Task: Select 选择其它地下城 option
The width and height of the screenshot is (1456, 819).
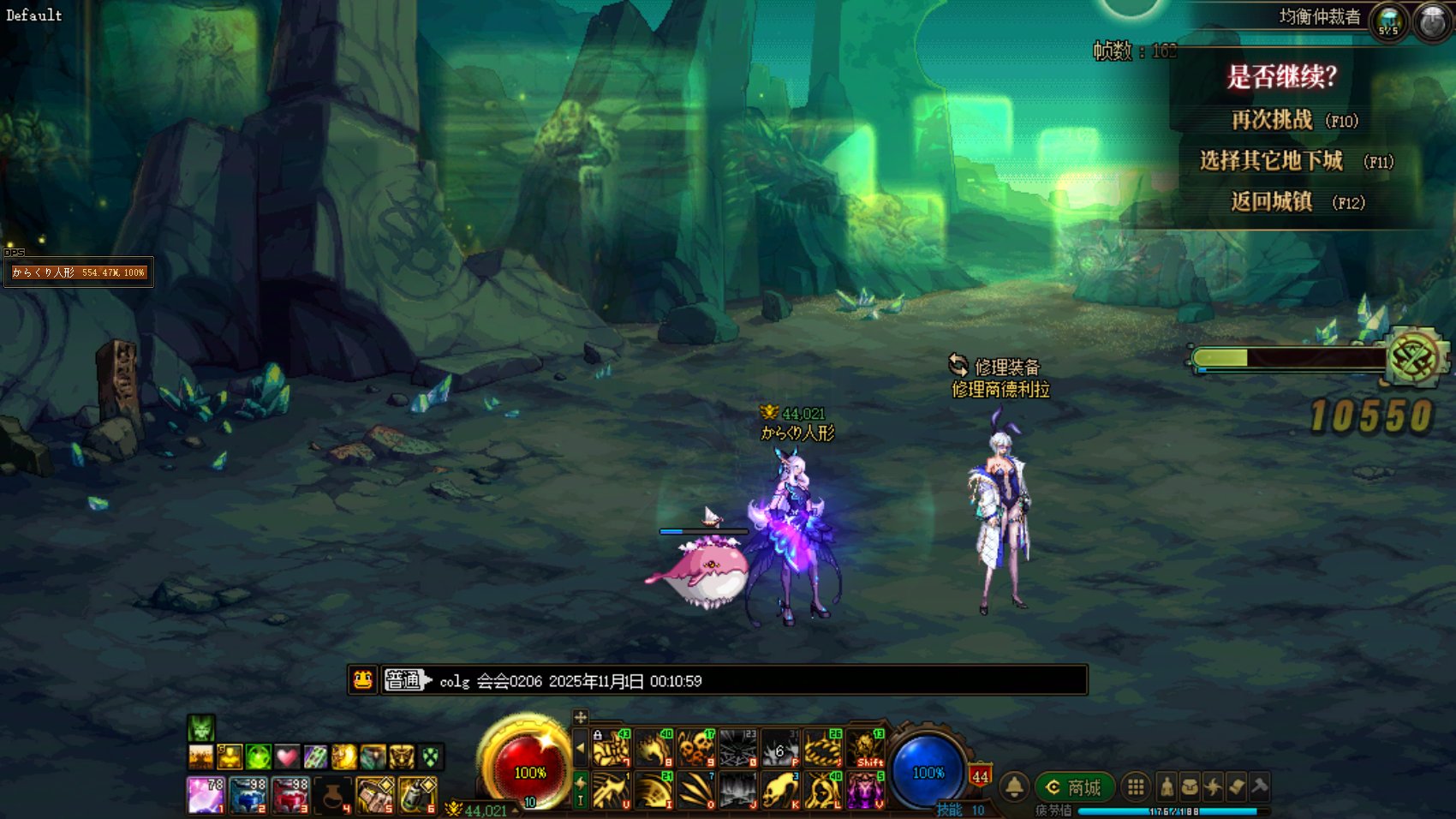Action: (1272, 161)
